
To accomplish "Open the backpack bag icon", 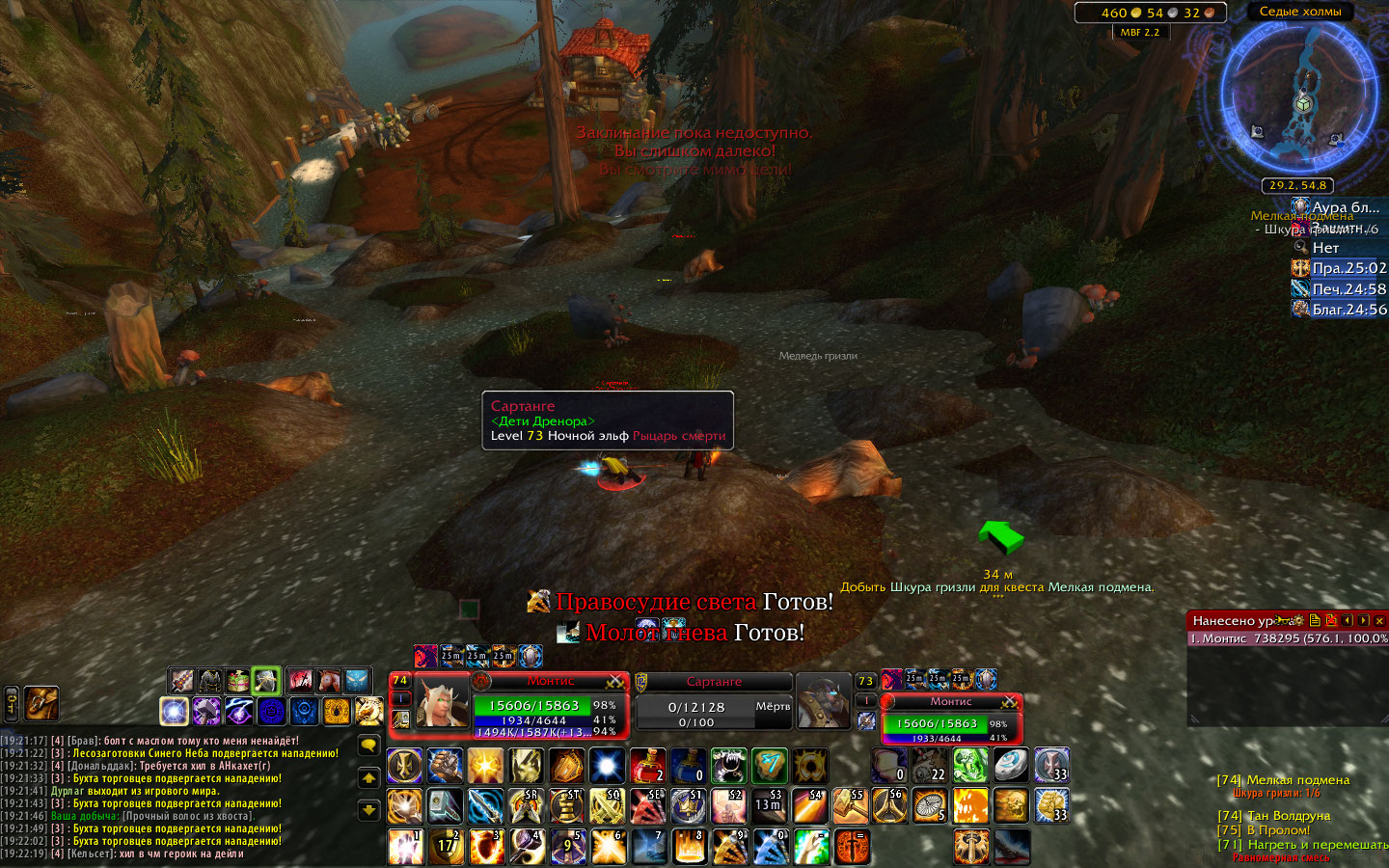I will pos(41,703).
